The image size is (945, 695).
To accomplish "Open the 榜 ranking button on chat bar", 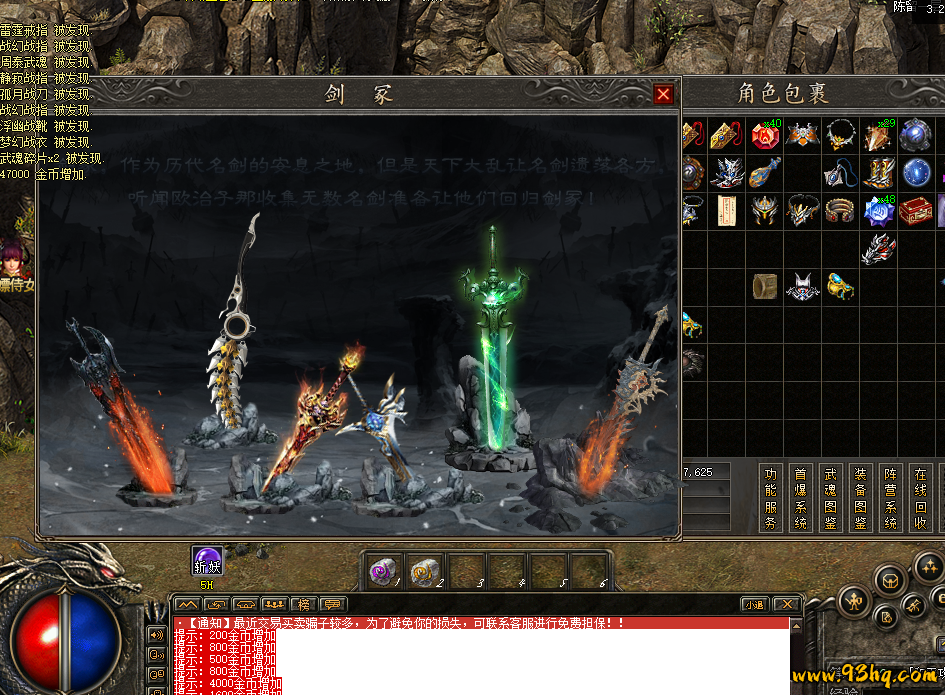I will pyautogui.click(x=303, y=604).
